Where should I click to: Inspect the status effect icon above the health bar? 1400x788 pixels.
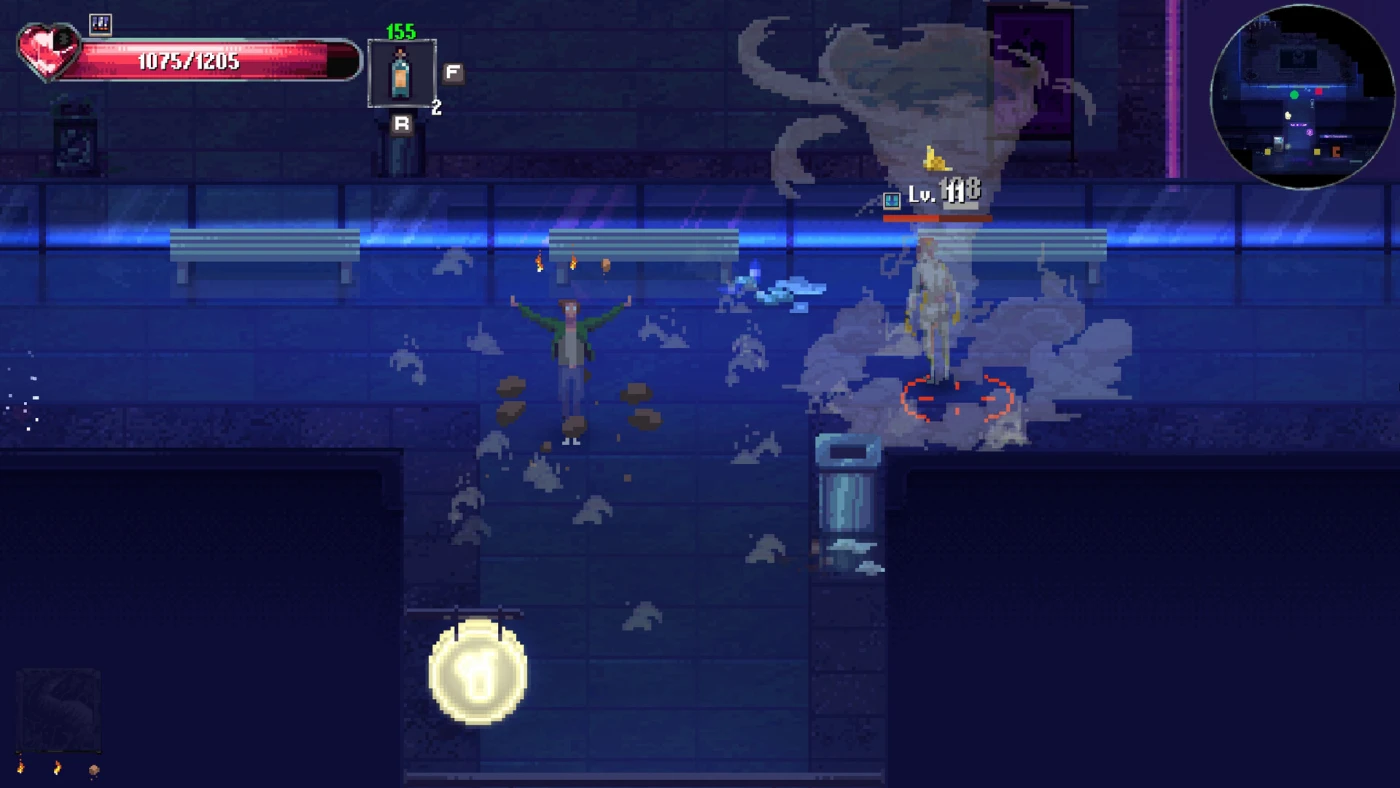pyautogui.click(x=100, y=24)
